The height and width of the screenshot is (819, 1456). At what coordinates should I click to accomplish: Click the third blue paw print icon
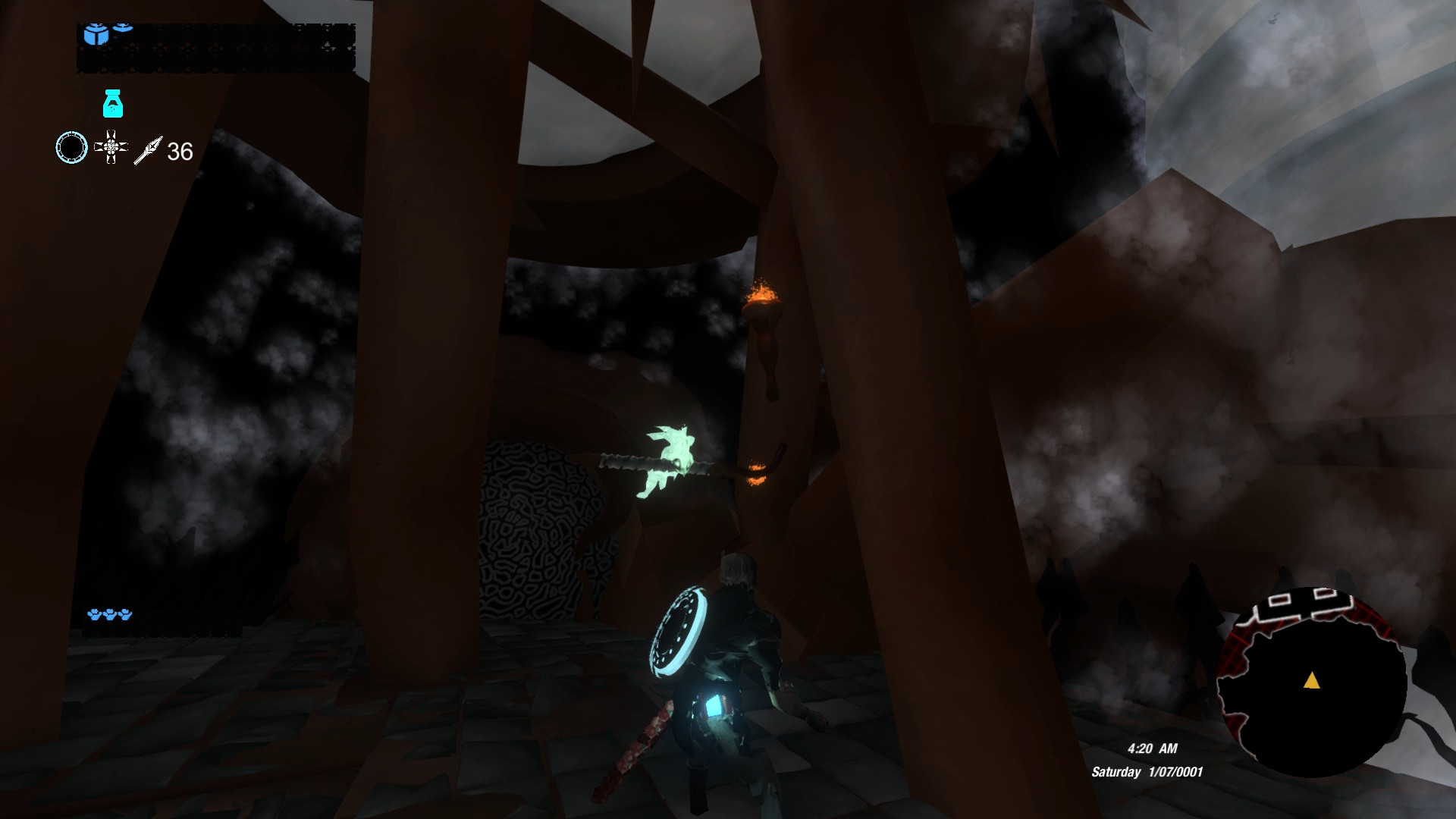[126, 614]
